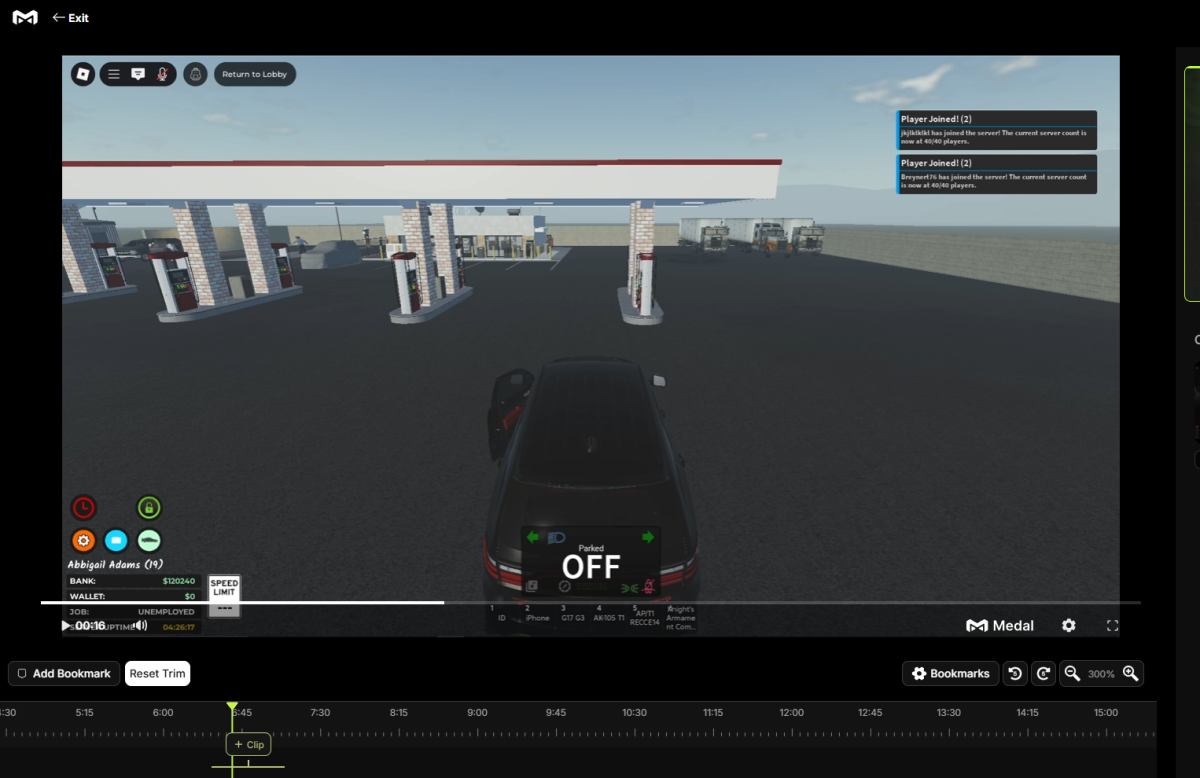Click the Reset Trim button

point(157,673)
